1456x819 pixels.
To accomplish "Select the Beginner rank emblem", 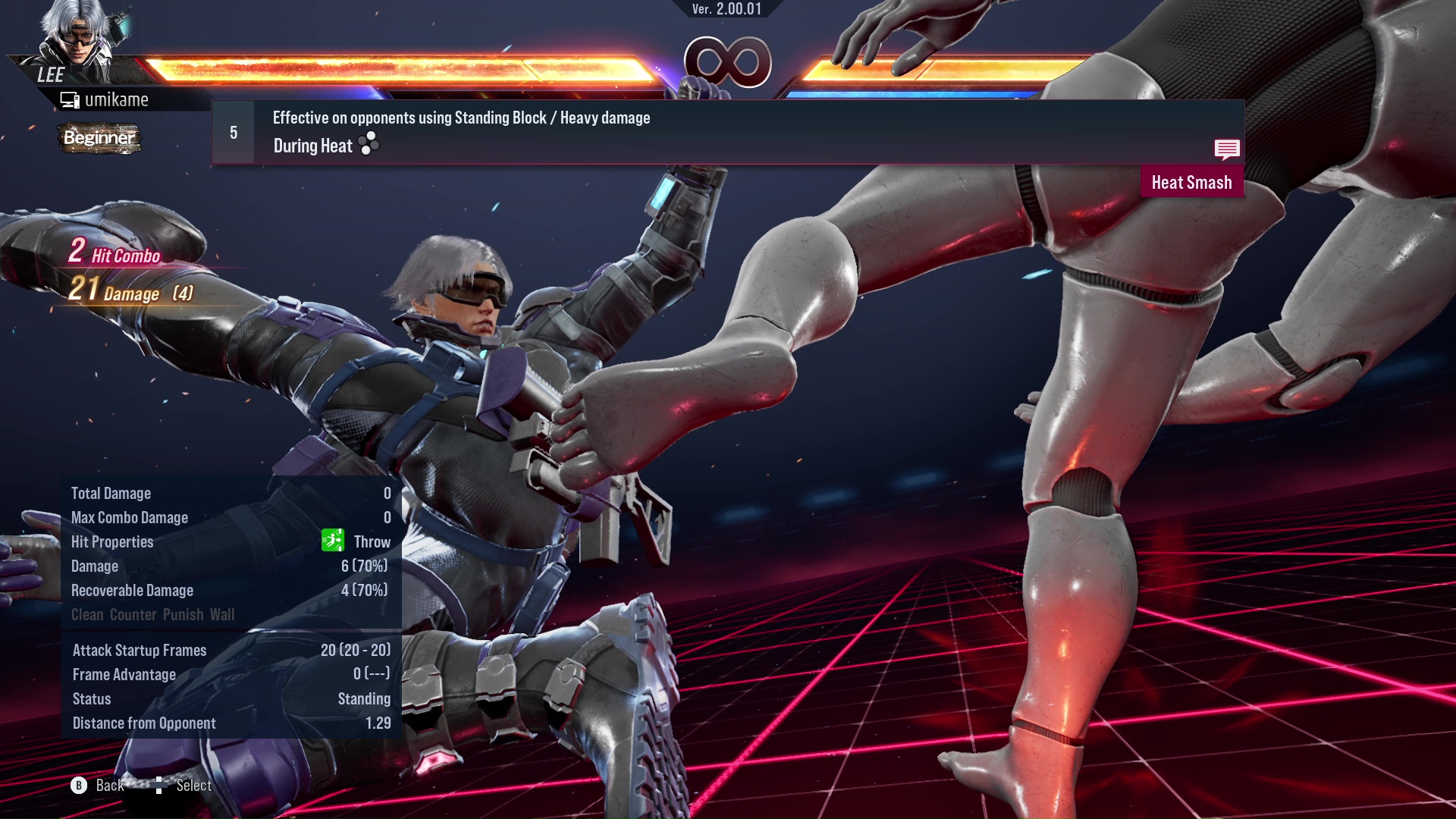I will (99, 138).
